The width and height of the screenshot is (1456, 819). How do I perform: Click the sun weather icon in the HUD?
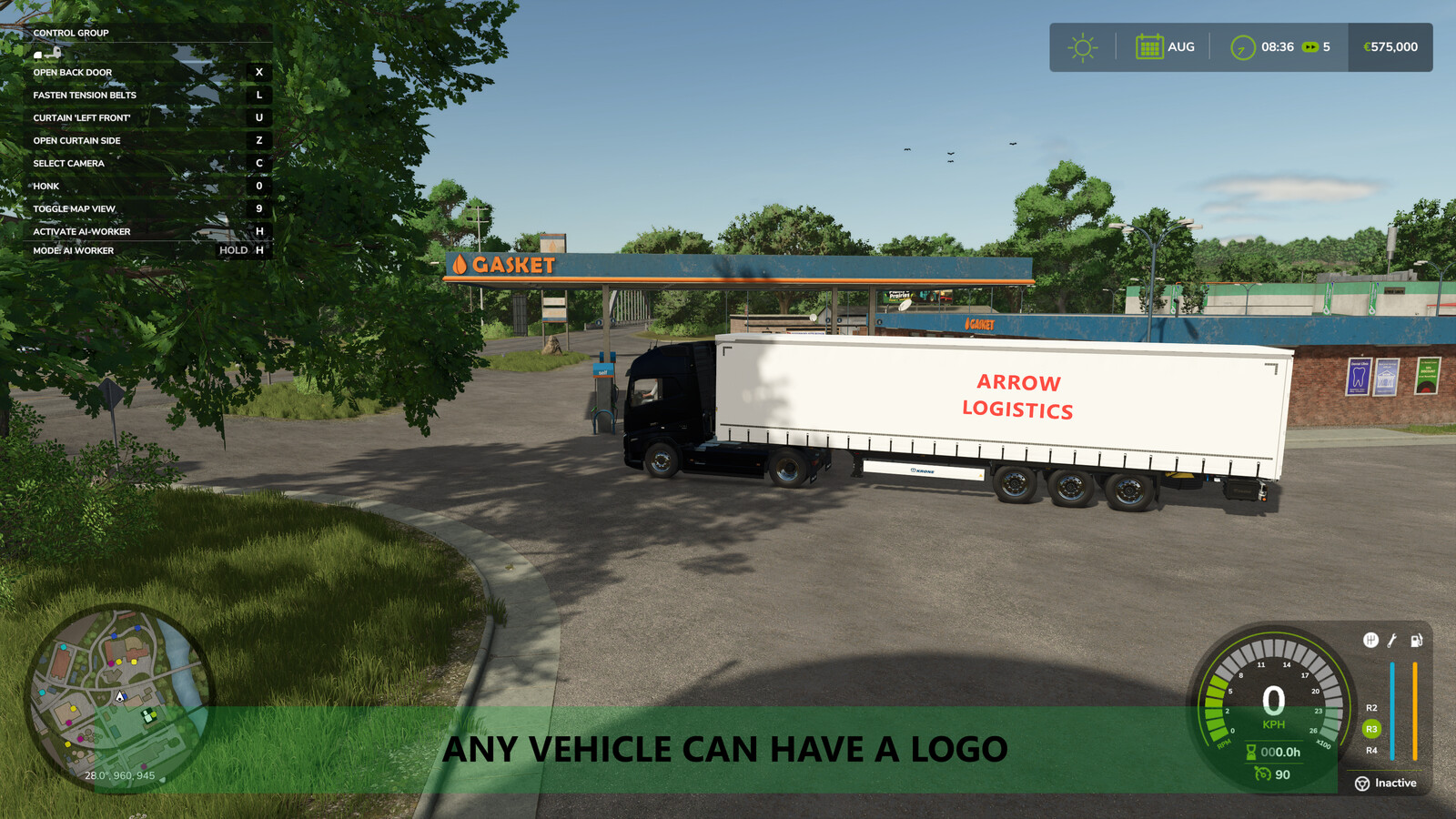coord(1082,45)
